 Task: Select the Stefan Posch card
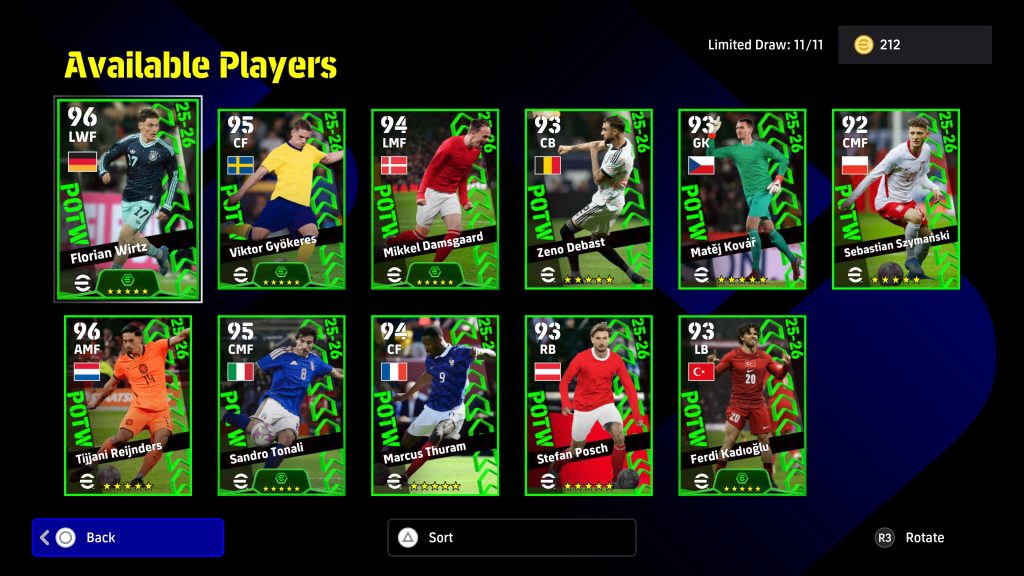pos(589,405)
